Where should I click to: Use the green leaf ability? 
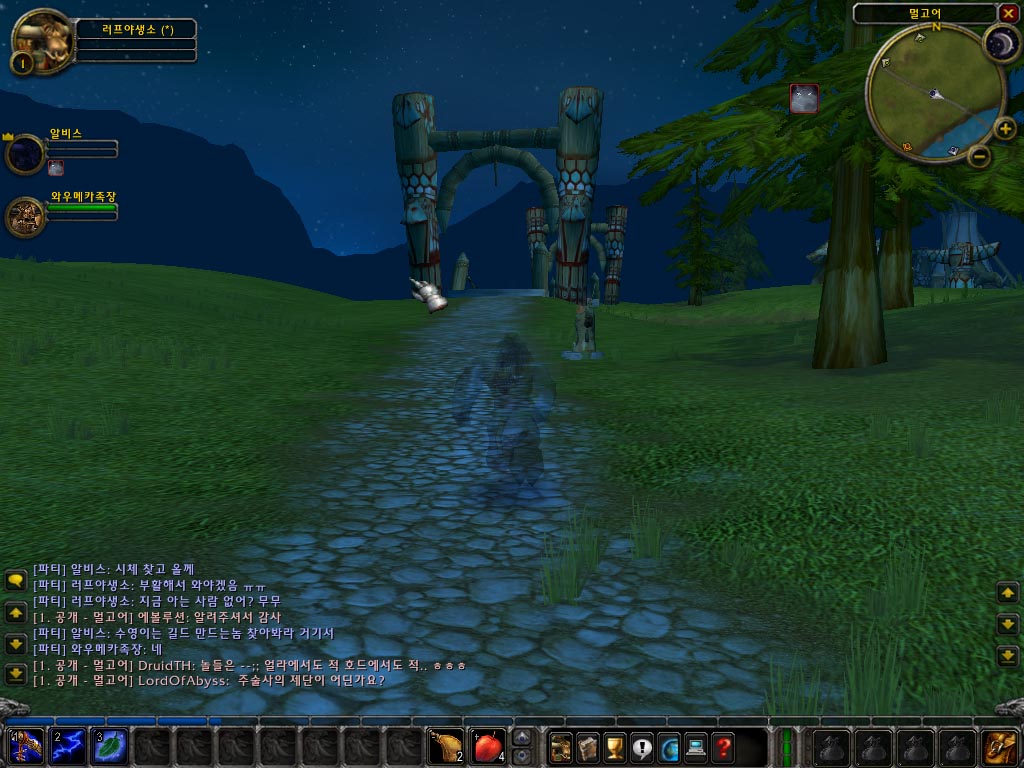click(x=109, y=748)
